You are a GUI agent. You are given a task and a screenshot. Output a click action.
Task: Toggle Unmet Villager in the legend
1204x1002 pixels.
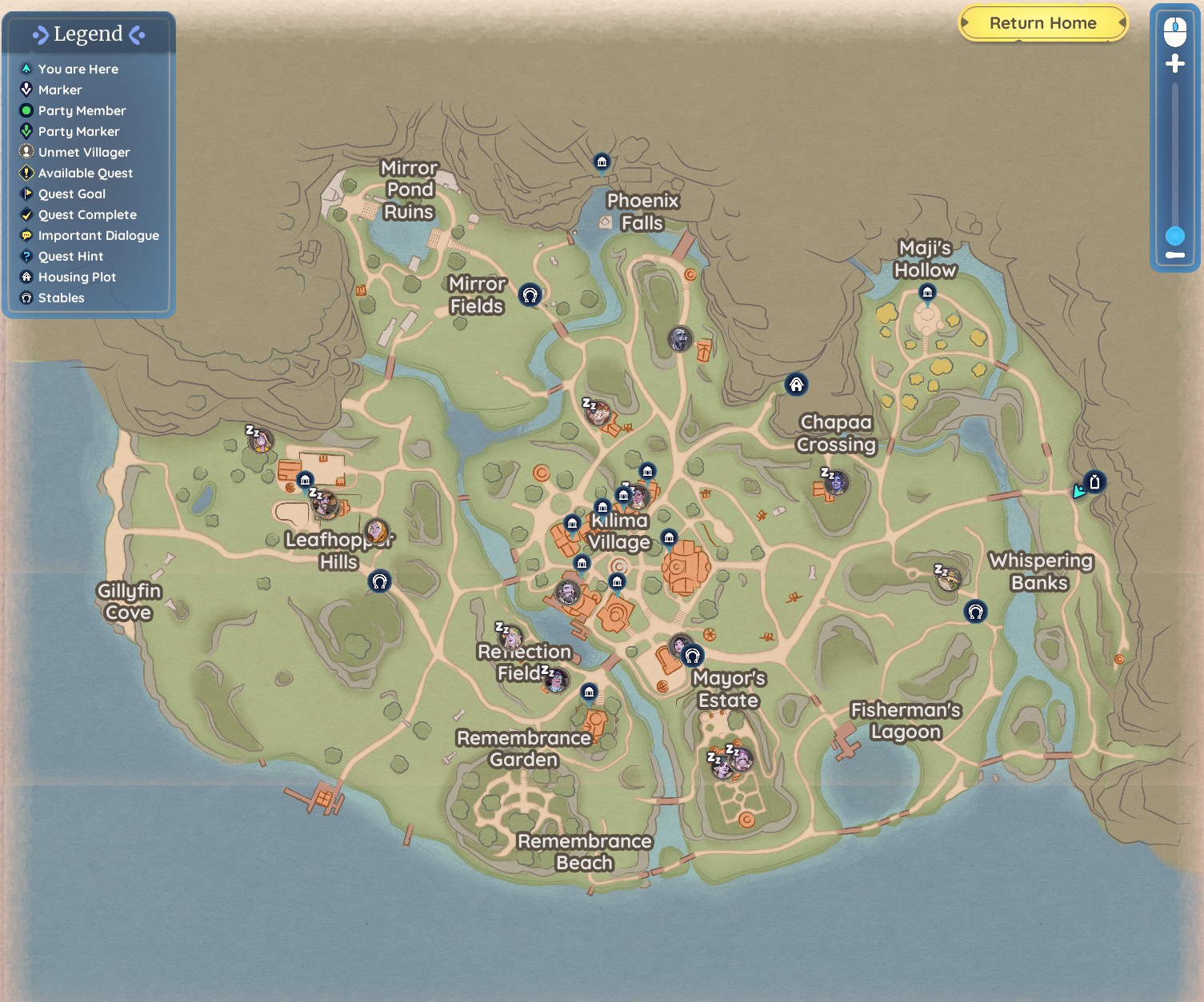(83, 152)
